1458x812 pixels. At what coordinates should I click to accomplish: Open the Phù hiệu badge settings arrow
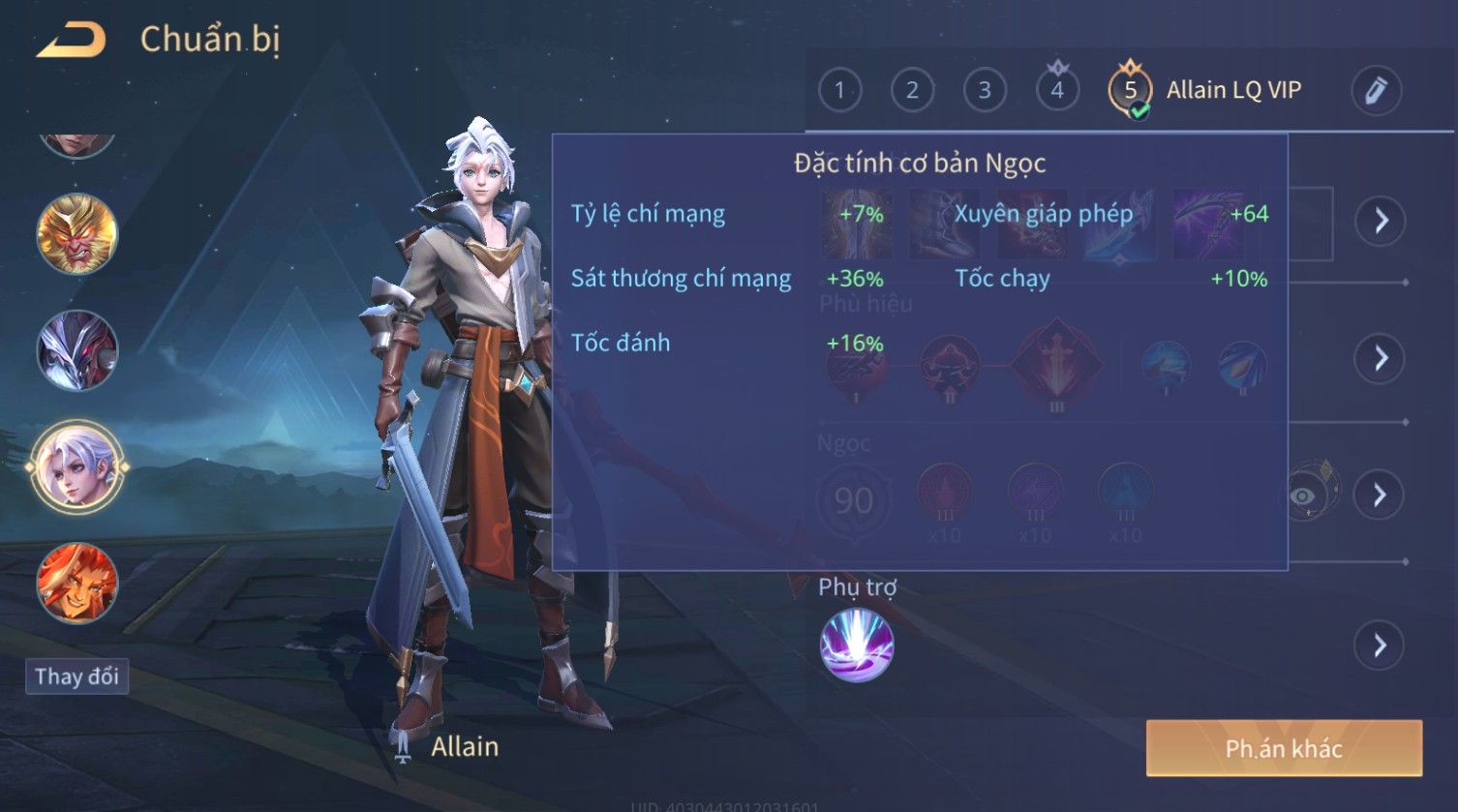point(1381,358)
